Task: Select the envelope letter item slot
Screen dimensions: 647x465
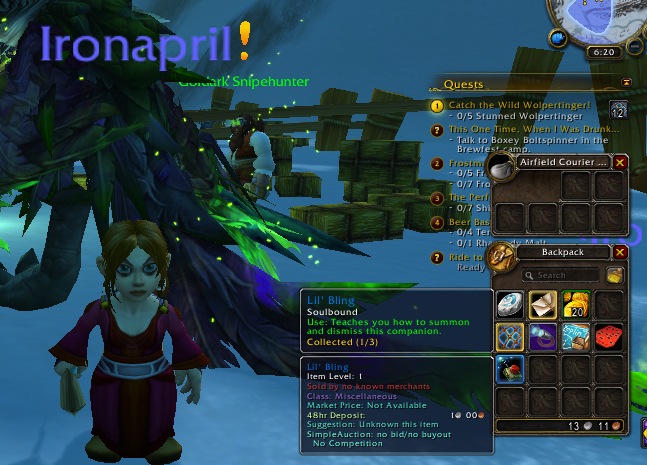Action: coord(544,305)
